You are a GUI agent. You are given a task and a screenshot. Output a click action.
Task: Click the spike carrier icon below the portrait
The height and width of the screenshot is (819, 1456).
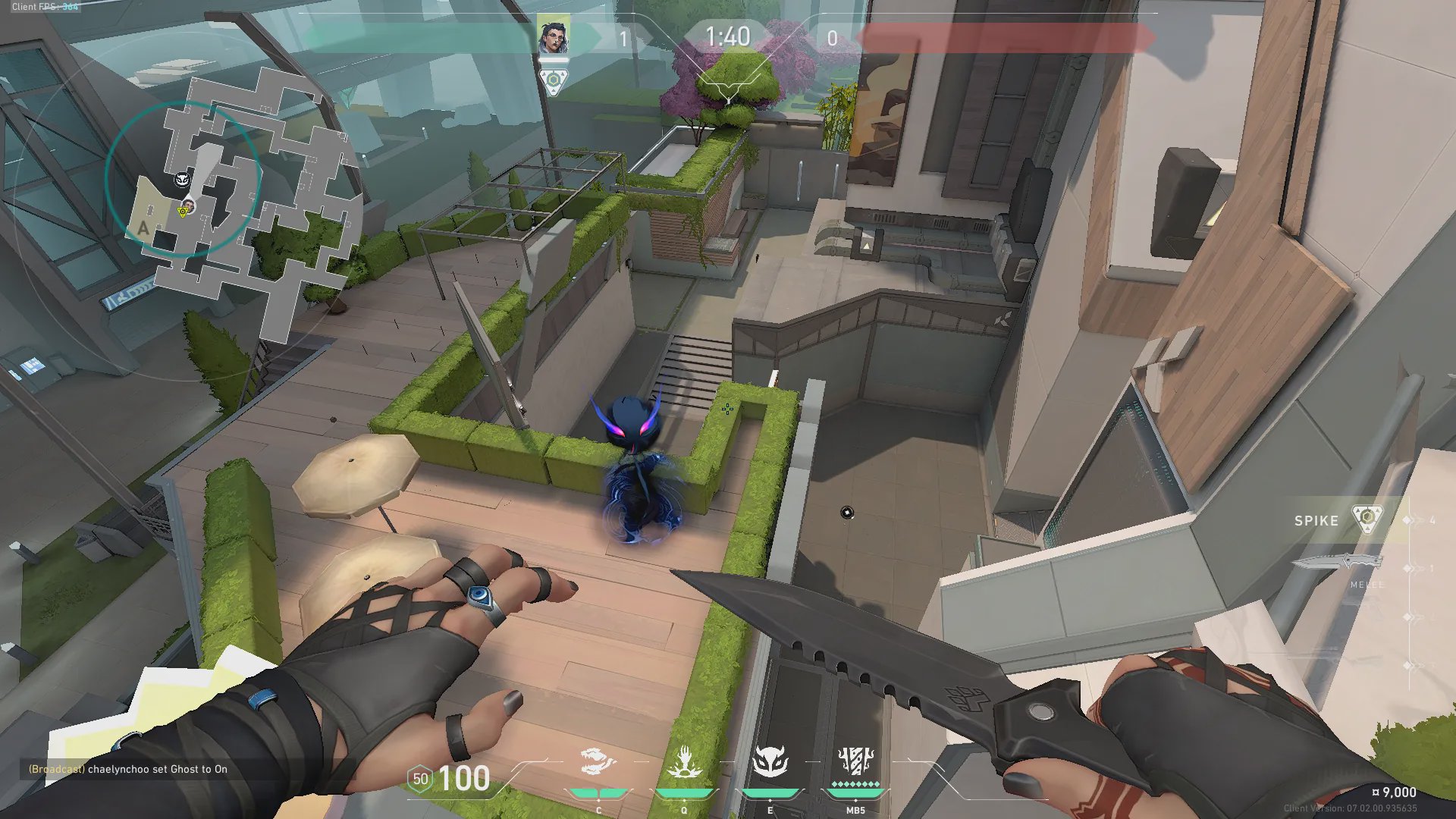click(x=553, y=80)
